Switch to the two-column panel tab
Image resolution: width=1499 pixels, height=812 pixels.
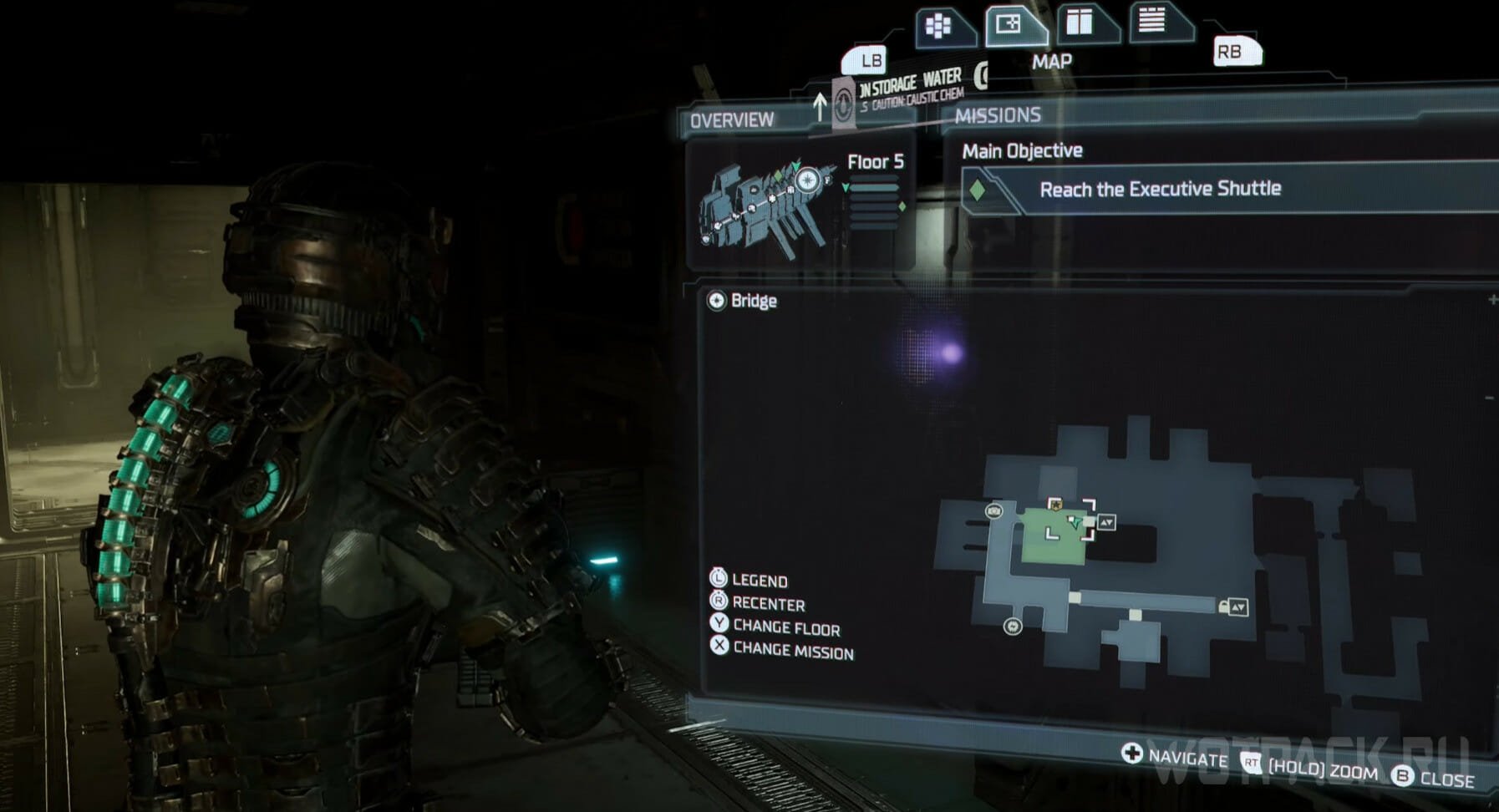(1080, 23)
